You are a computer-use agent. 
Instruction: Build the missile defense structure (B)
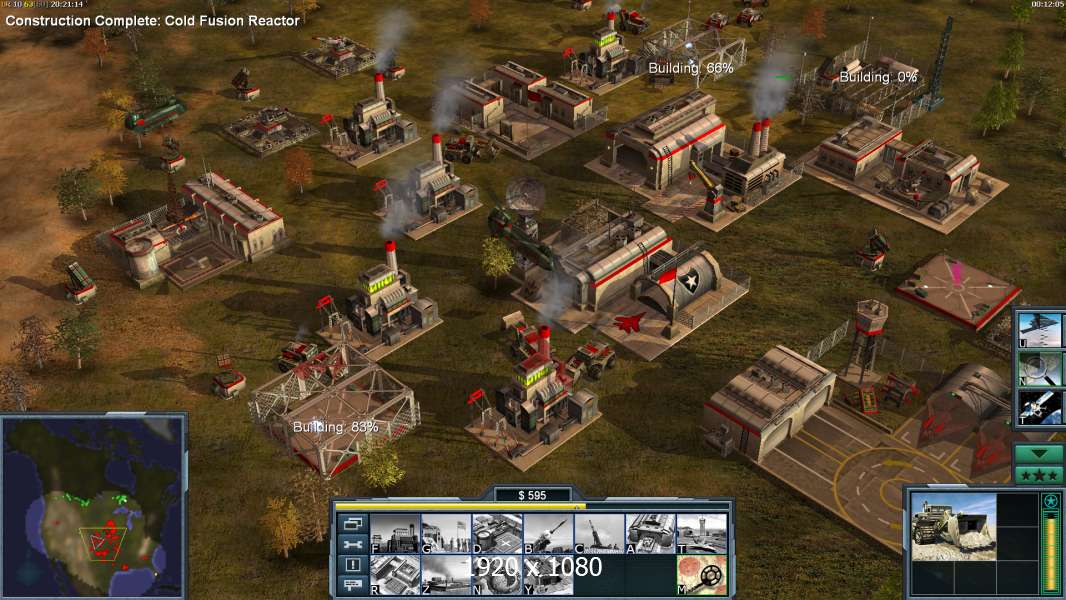click(x=548, y=534)
